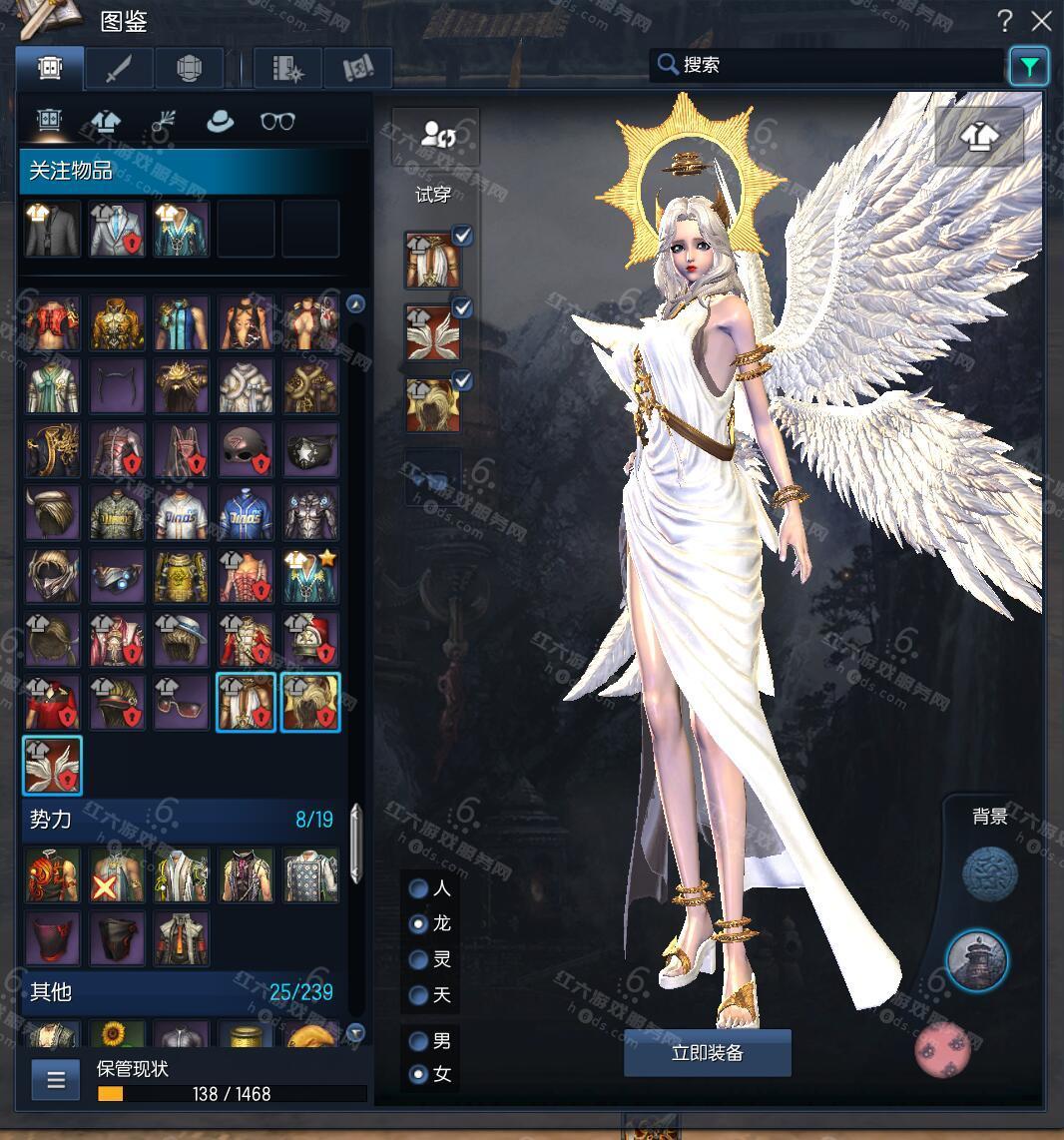Open the hamburger list menu button
Viewport: 1064px width, 1140px height.
click(x=56, y=1079)
